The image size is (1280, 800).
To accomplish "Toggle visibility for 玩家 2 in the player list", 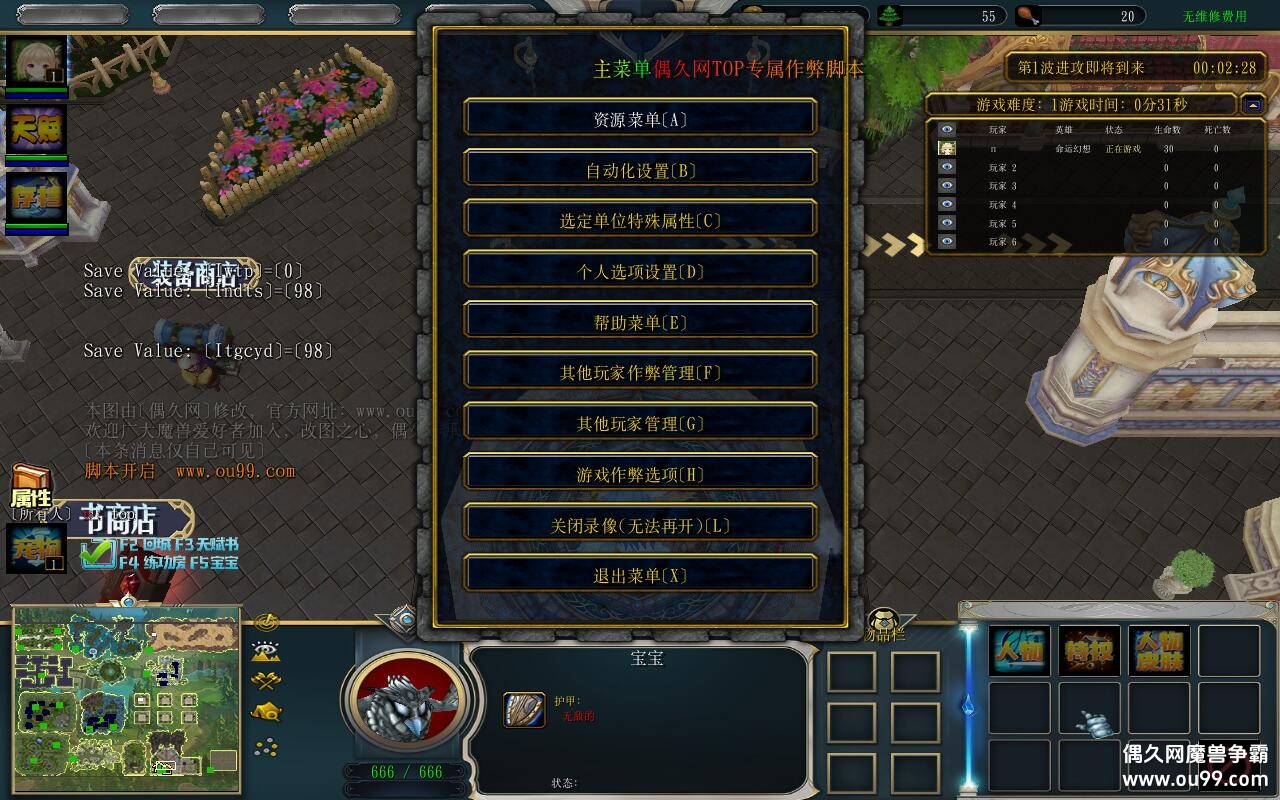I will tap(946, 166).
